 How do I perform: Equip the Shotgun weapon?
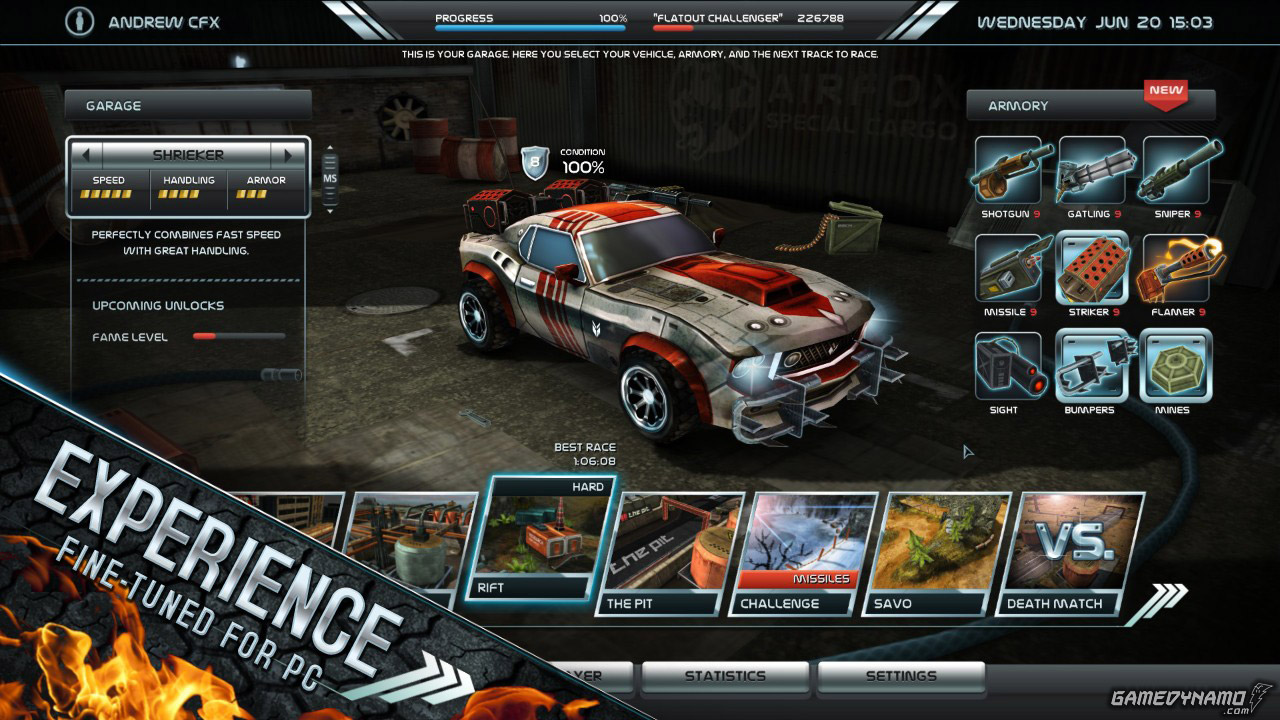point(1008,170)
